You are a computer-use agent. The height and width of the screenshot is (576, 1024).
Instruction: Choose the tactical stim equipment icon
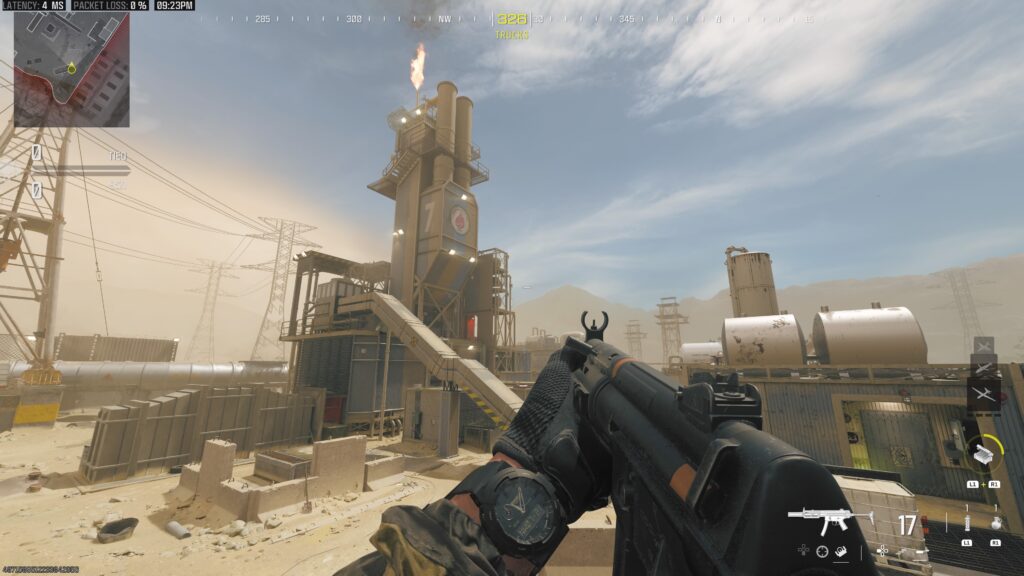click(x=967, y=522)
